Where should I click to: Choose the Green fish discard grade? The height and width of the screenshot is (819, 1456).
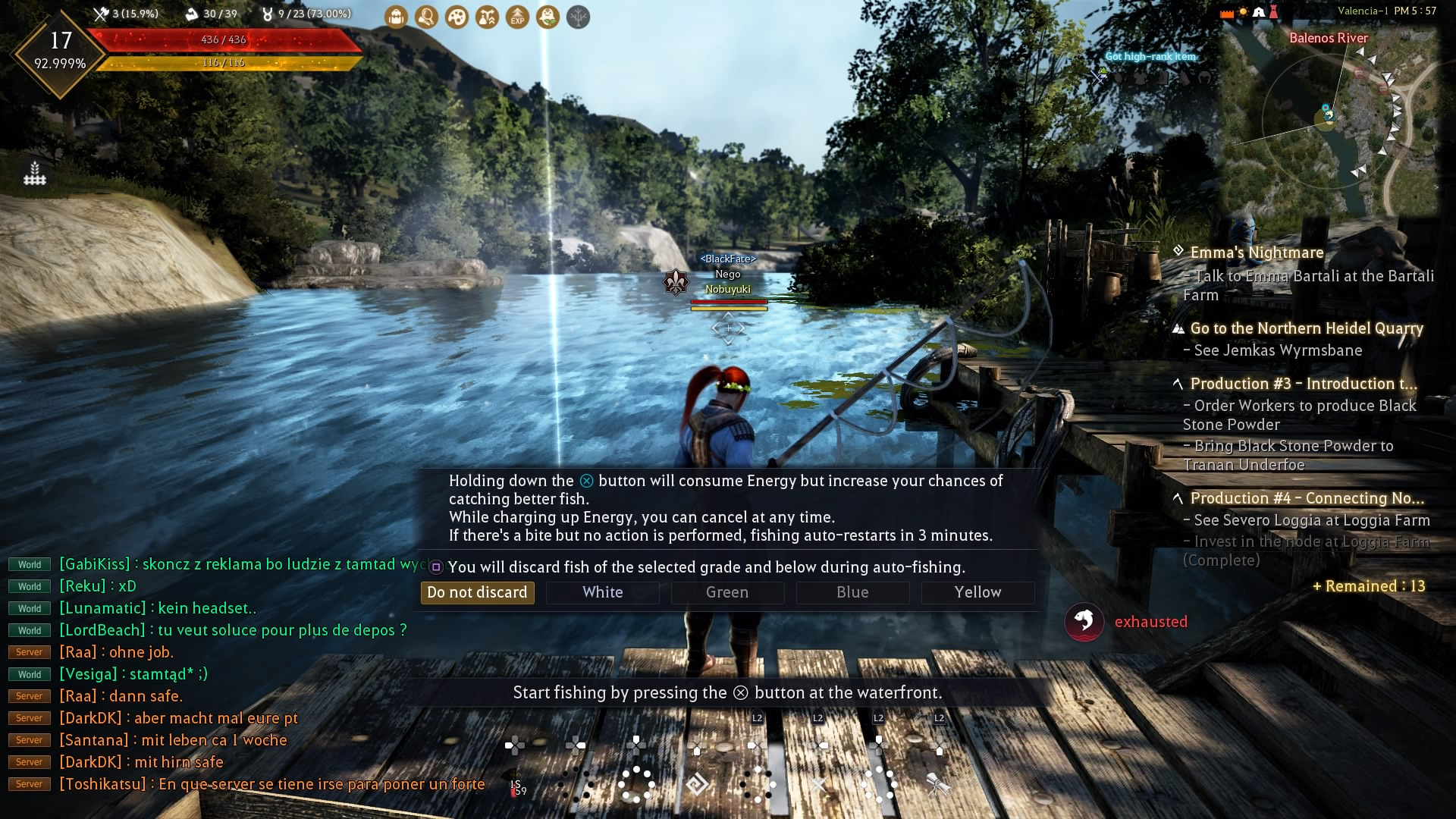pyautogui.click(x=727, y=592)
